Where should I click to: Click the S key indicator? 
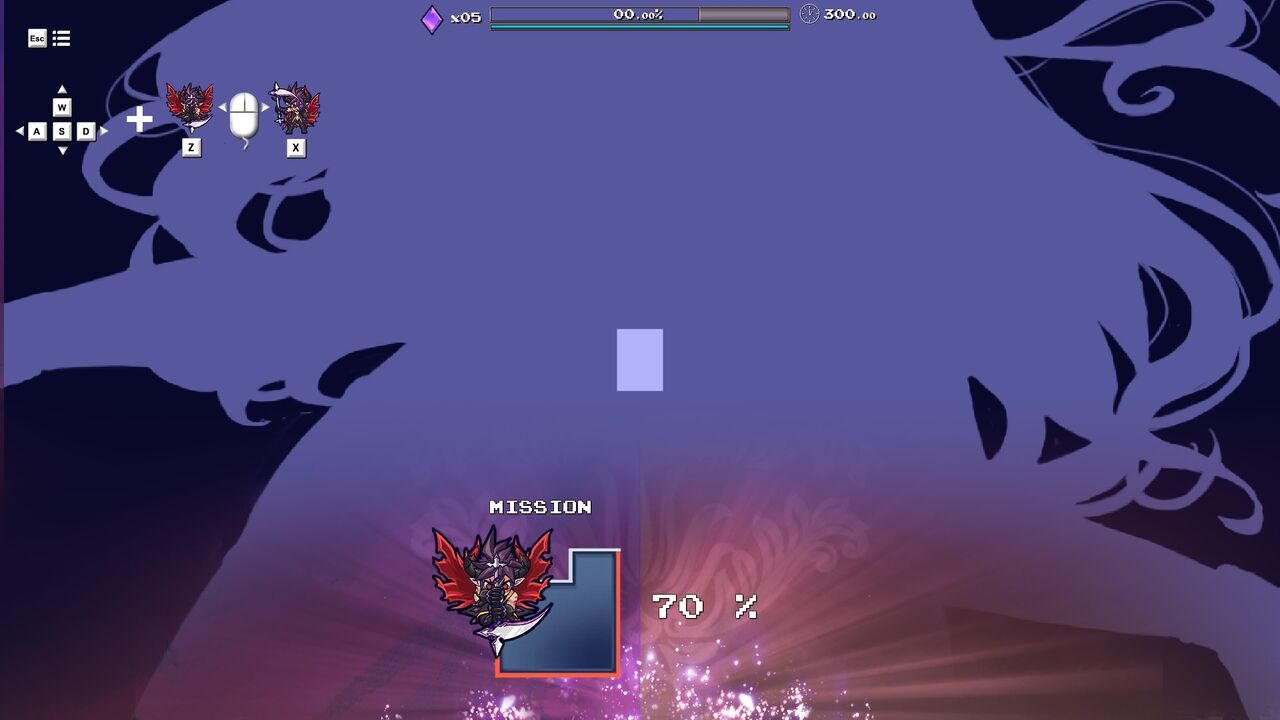(62, 130)
